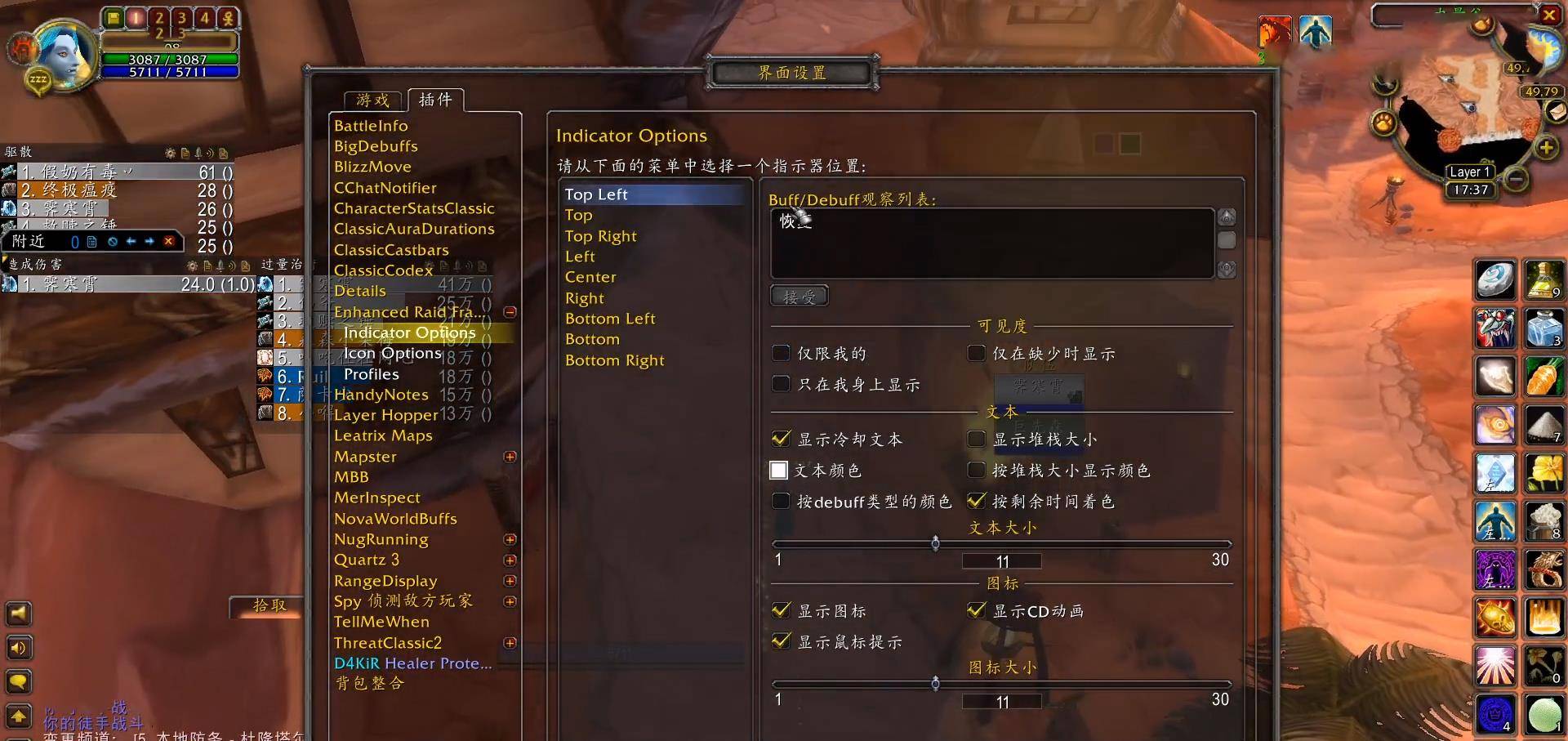This screenshot has height=741, width=1568.
Task: Open the mail icon beside the minimap
Action: tap(1555, 111)
